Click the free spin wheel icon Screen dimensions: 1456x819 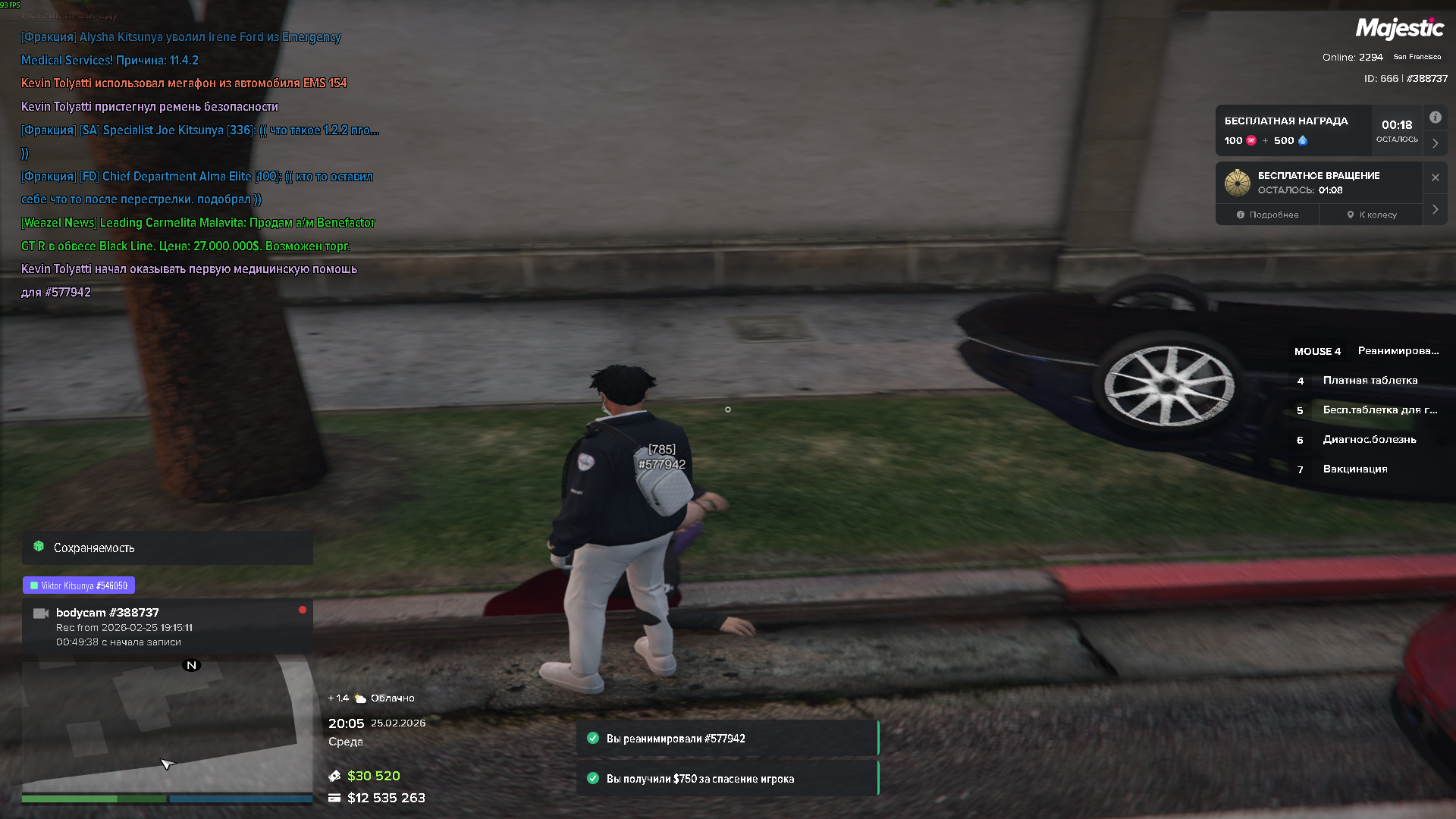point(1237,183)
